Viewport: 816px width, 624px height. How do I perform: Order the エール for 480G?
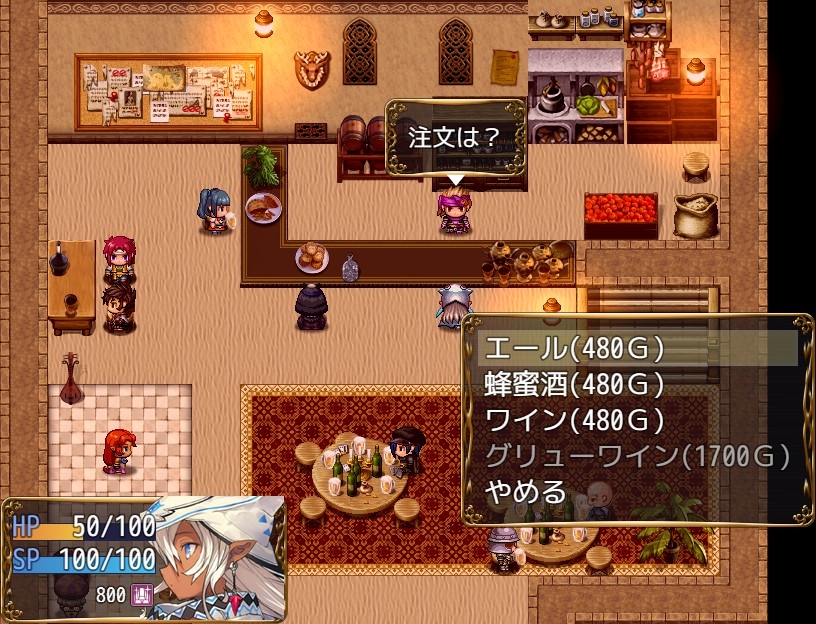574,348
